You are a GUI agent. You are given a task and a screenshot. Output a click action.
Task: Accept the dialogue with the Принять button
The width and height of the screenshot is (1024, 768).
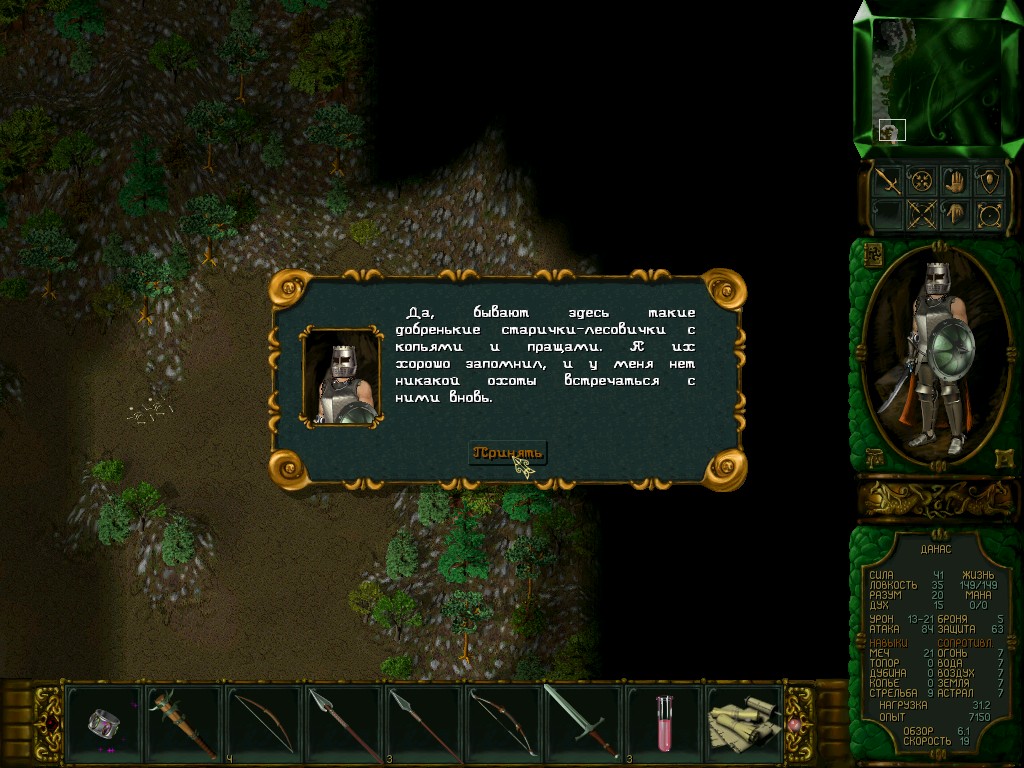[x=508, y=452]
